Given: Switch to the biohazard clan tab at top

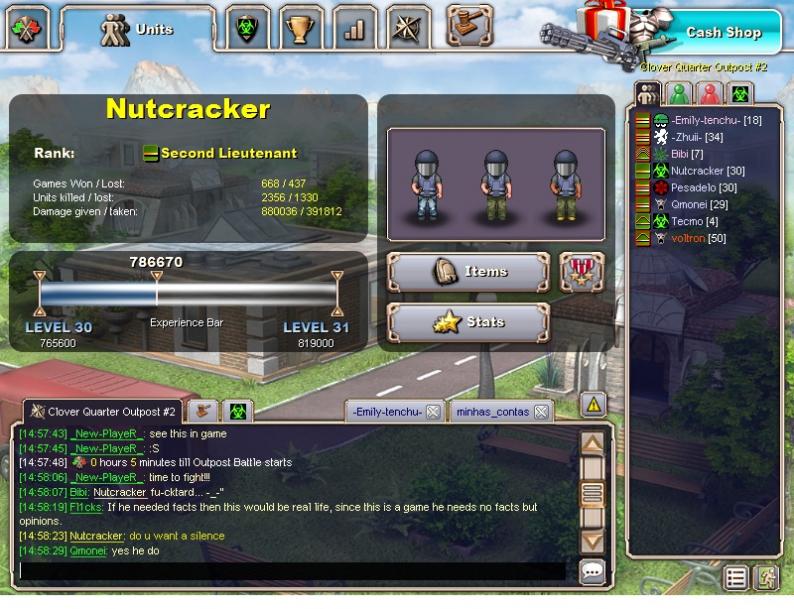Looking at the screenshot, I should coord(246,29).
